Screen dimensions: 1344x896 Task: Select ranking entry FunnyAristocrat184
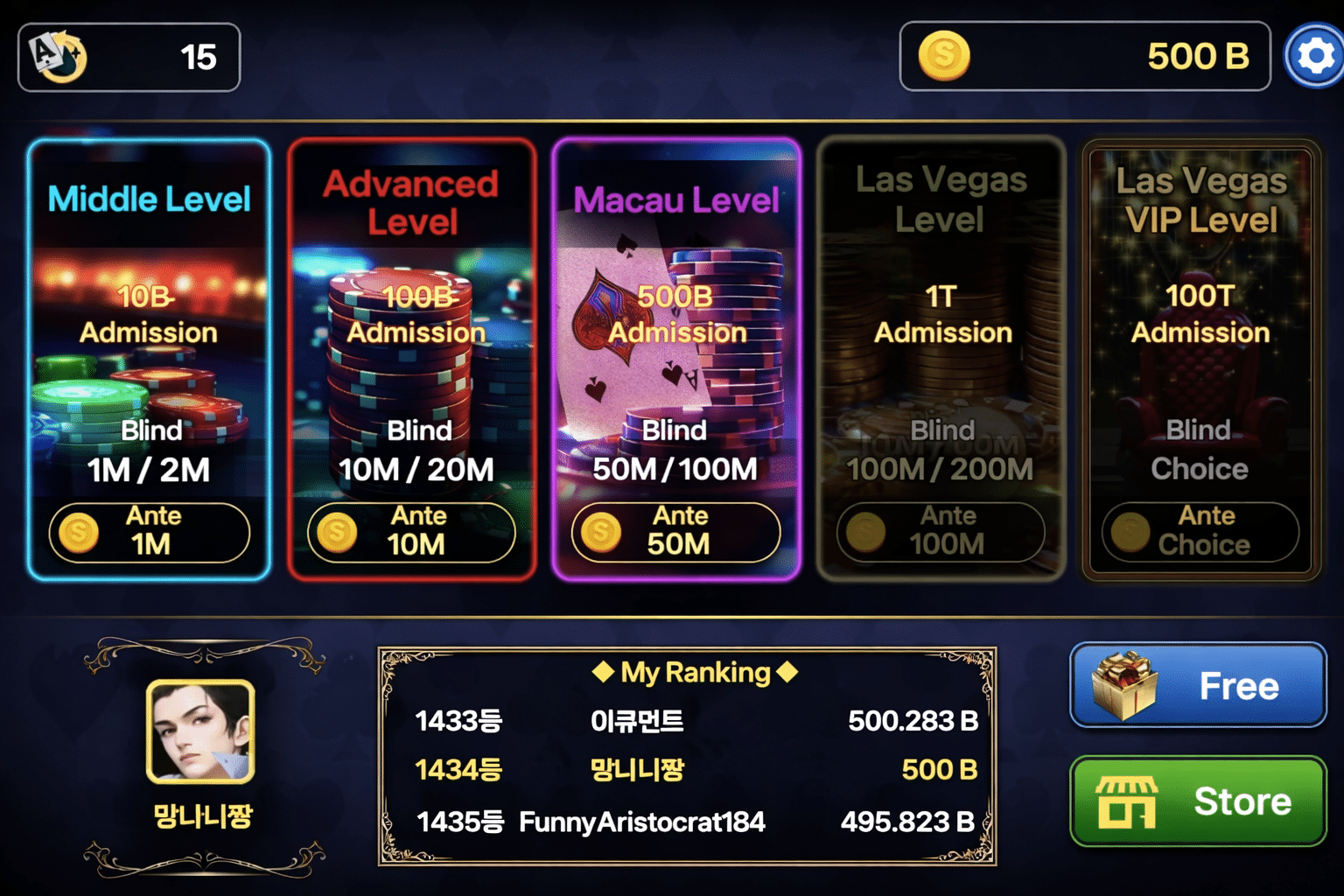(641, 822)
